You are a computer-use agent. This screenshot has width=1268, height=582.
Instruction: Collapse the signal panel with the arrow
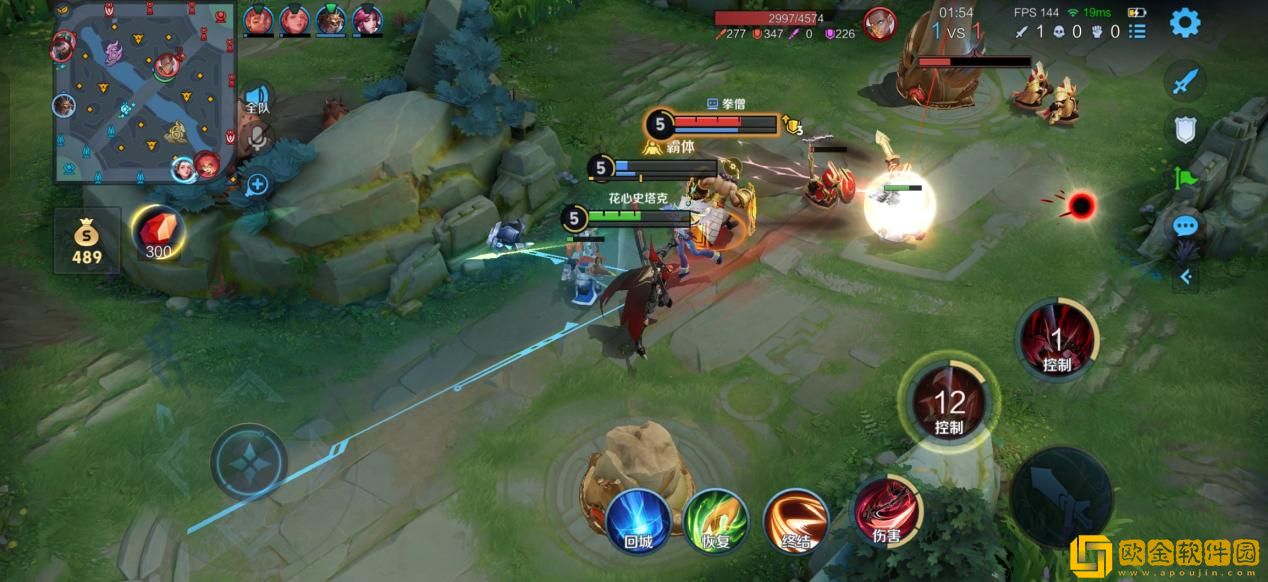coord(1186,277)
